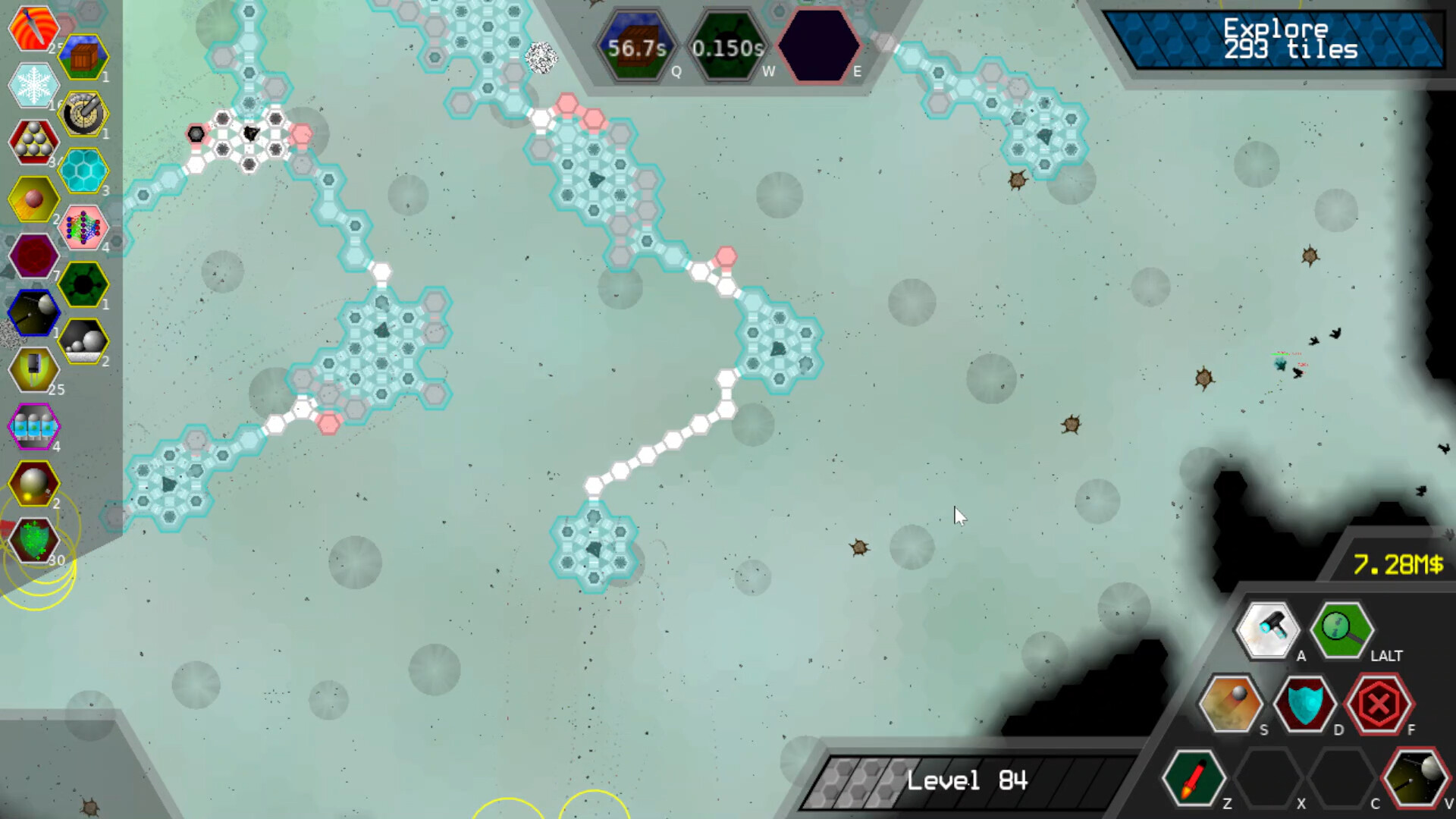Viewport: 1456px width, 819px height.
Task: Click the red X cancel hex bound to F
Action: pos(1380,704)
